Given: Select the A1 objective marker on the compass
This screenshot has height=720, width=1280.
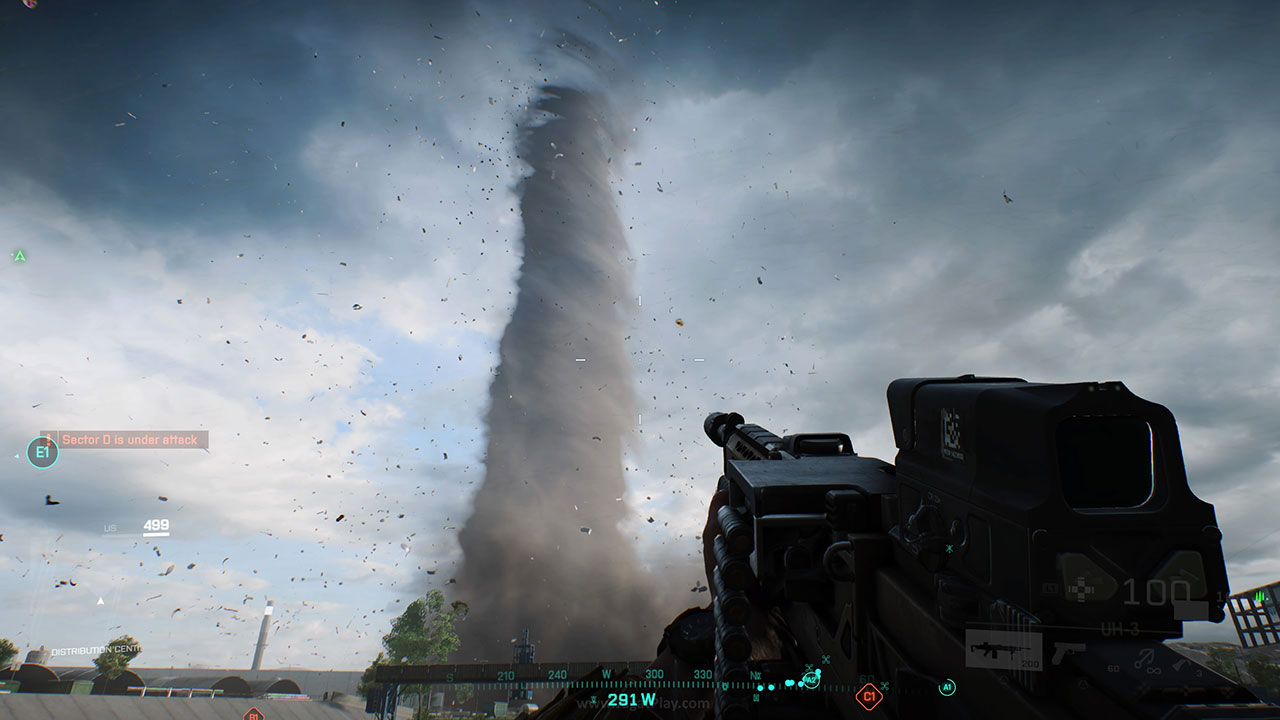Looking at the screenshot, I should [946, 687].
